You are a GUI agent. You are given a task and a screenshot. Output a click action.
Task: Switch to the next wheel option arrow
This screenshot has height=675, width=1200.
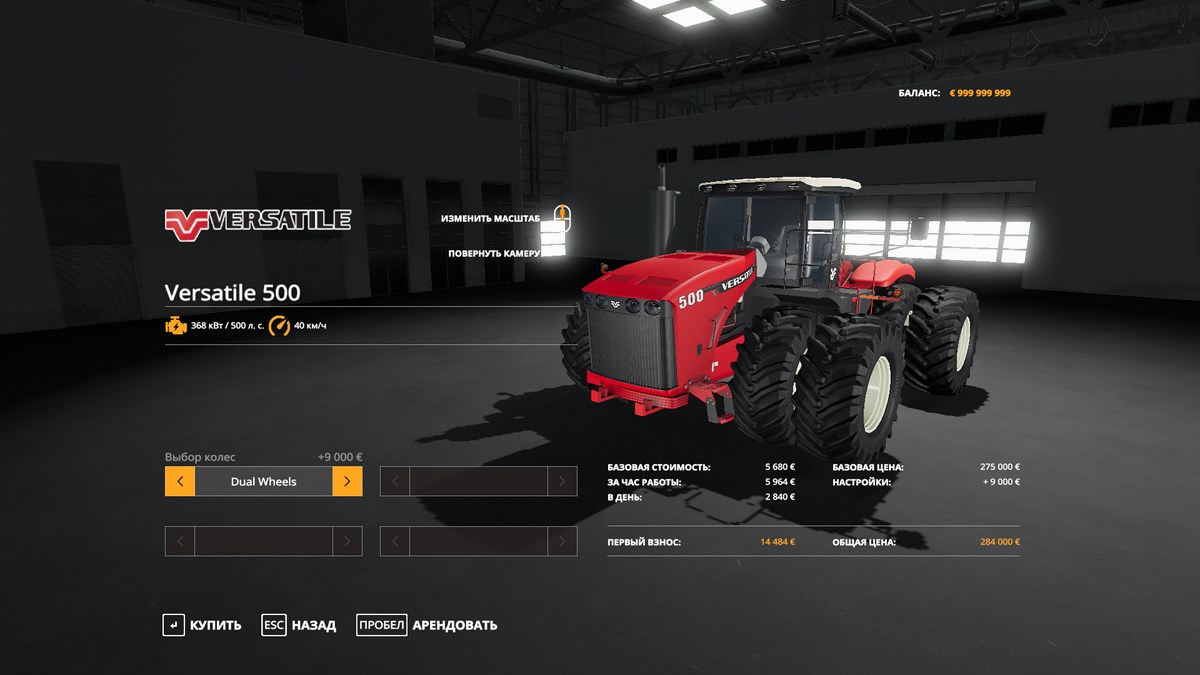pyautogui.click(x=347, y=481)
